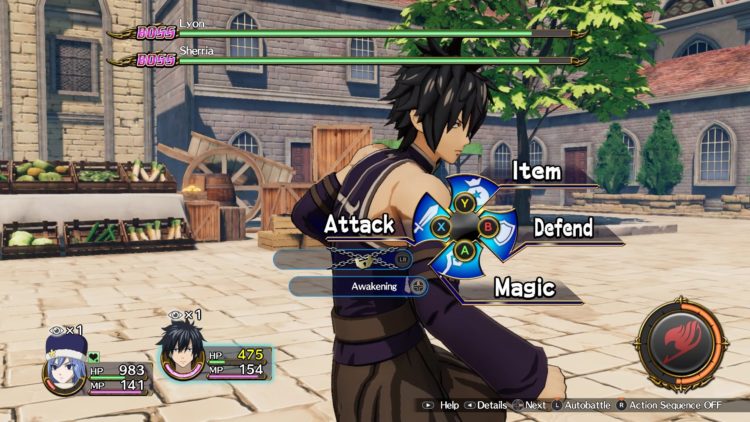The image size is (750, 422).
Task: Open the Magic command list
Action: (524, 288)
